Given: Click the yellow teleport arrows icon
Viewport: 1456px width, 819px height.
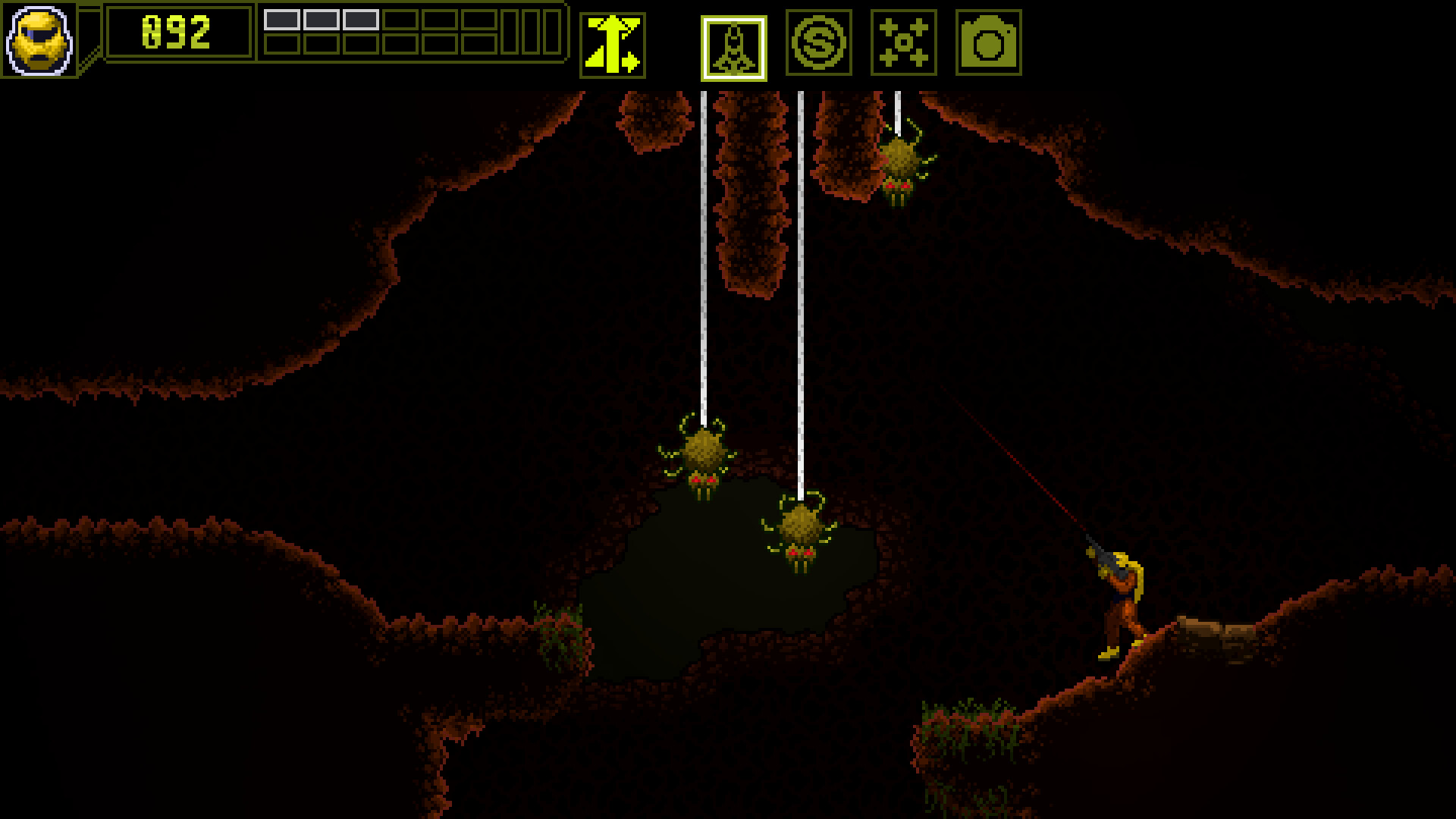Looking at the screenshot, I should 614,45.
